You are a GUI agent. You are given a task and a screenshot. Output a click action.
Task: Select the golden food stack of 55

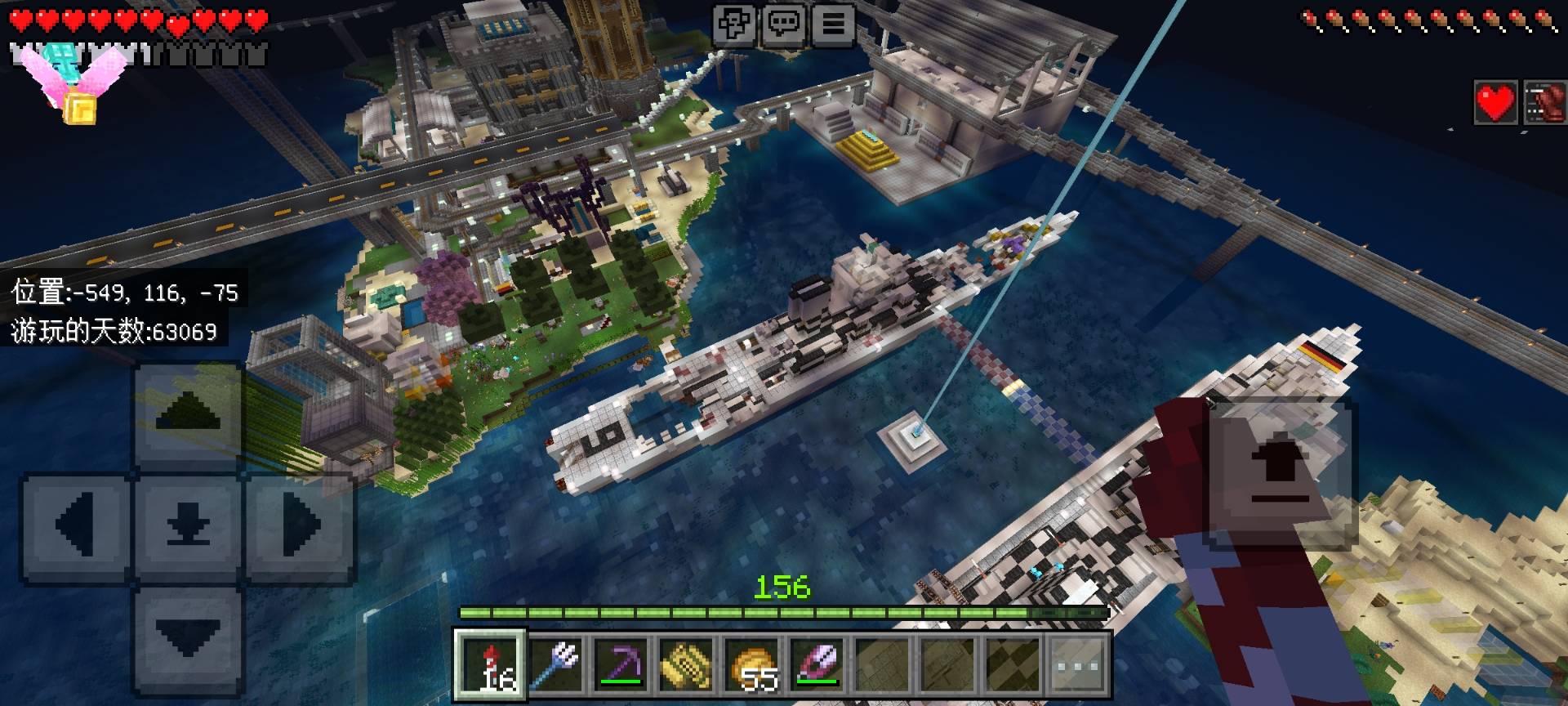click(x=753, y=665)
